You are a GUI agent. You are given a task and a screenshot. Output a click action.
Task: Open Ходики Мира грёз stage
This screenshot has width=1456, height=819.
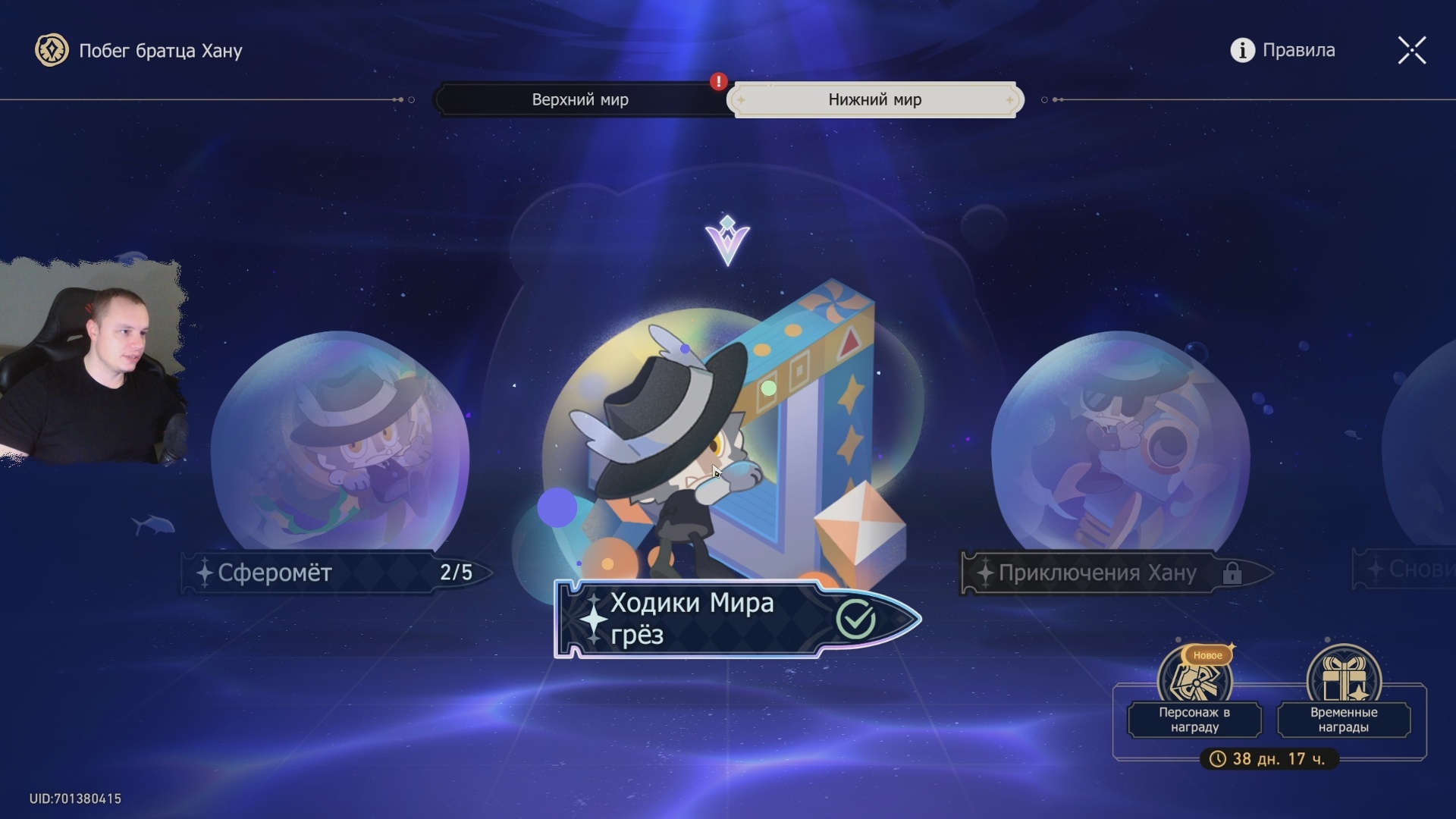(x=728, y=455)
